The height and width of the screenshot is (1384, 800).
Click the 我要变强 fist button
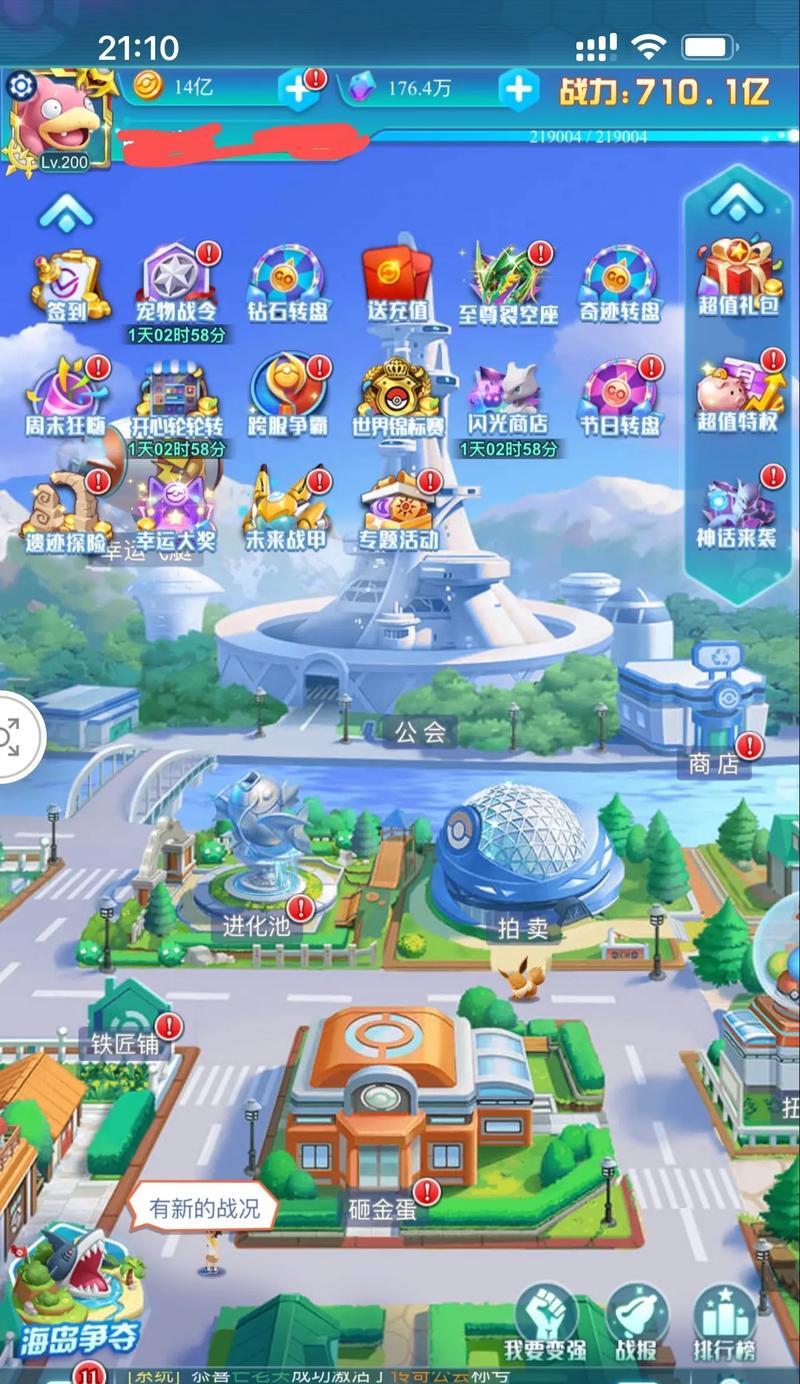(545, 1322)
